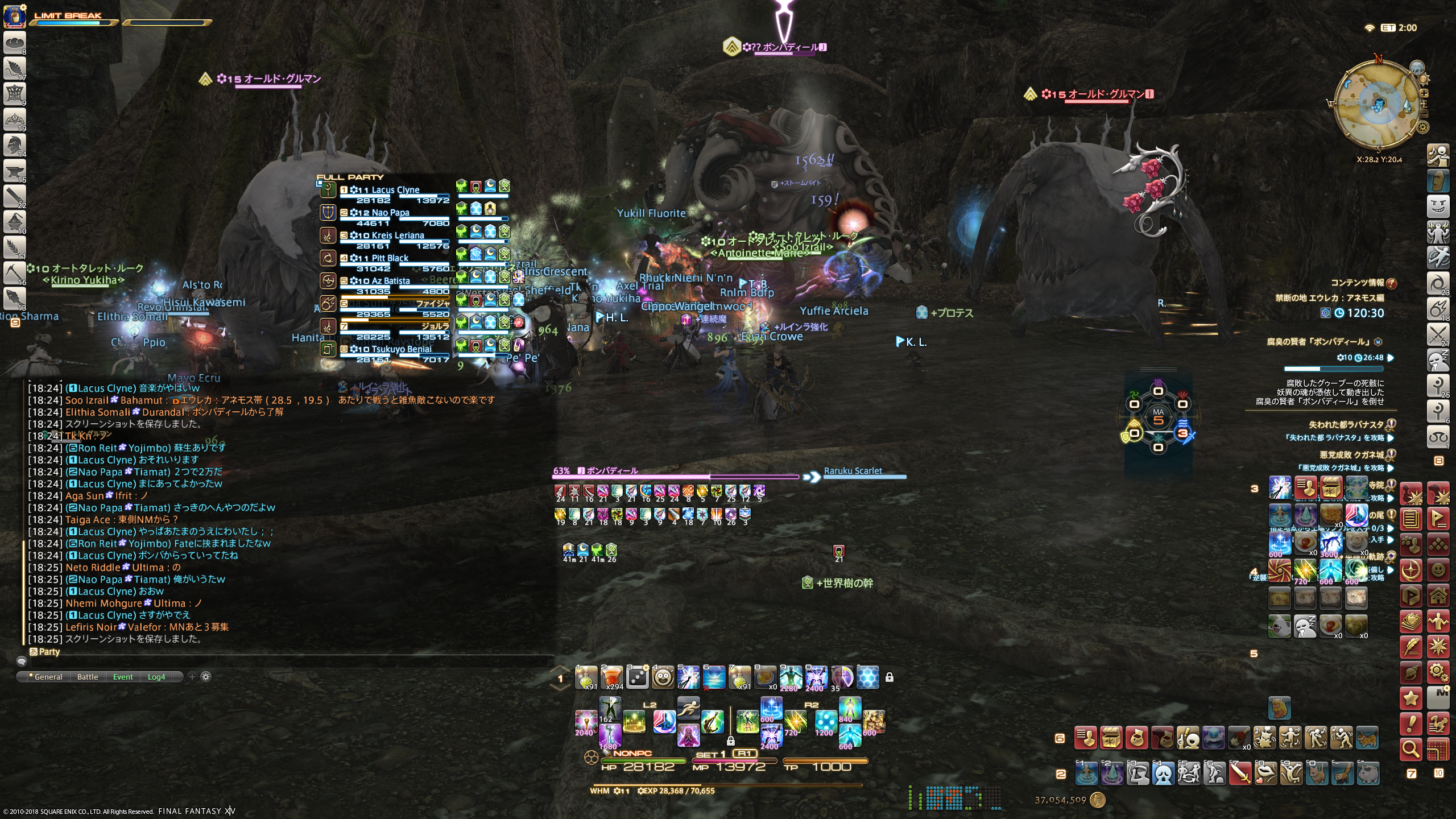1456x819 pixels.
Task: Use the laughing face emote slot
Action: click(x=663, y=677)
